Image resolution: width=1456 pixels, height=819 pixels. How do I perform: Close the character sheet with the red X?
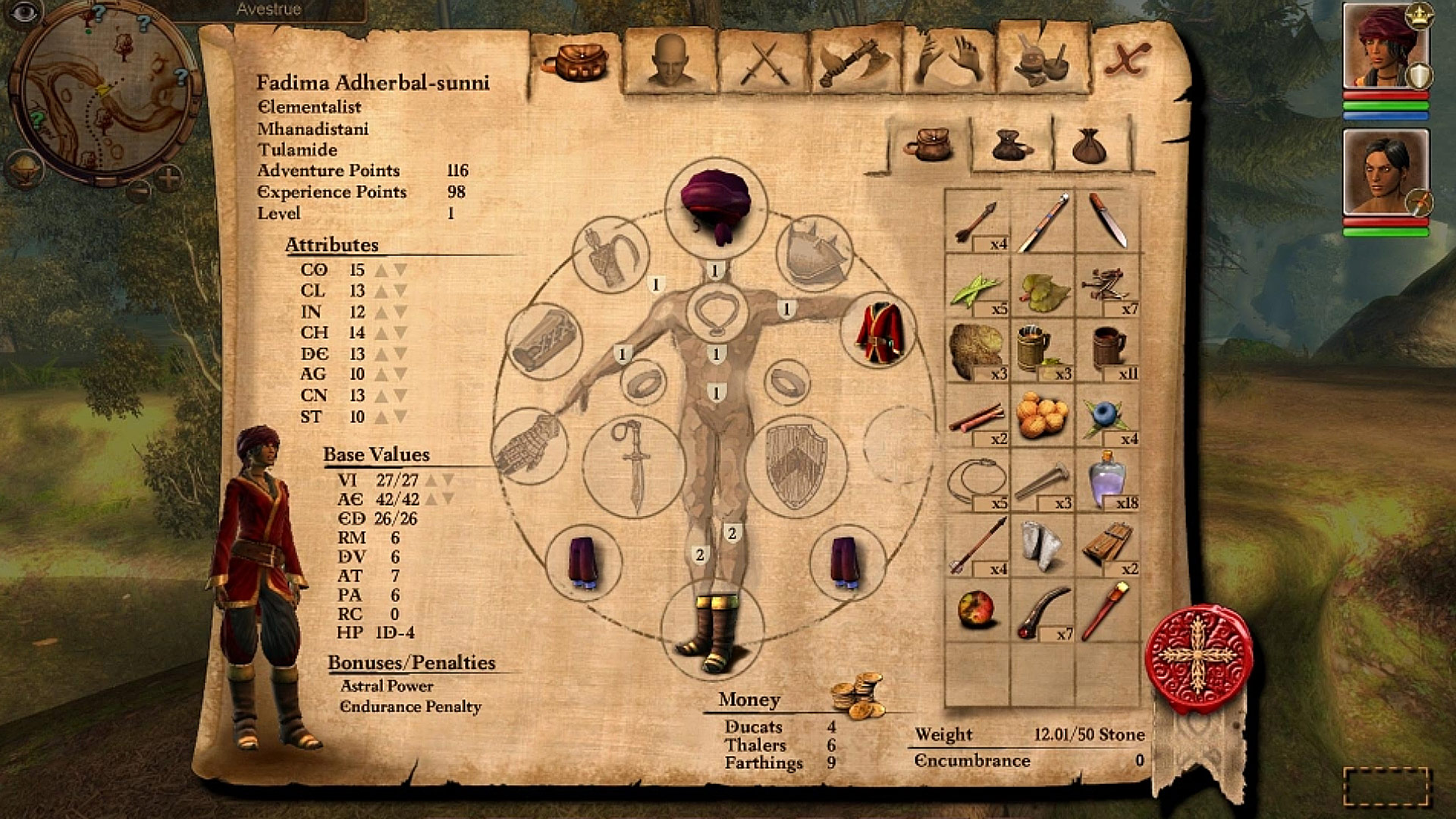1126,59
